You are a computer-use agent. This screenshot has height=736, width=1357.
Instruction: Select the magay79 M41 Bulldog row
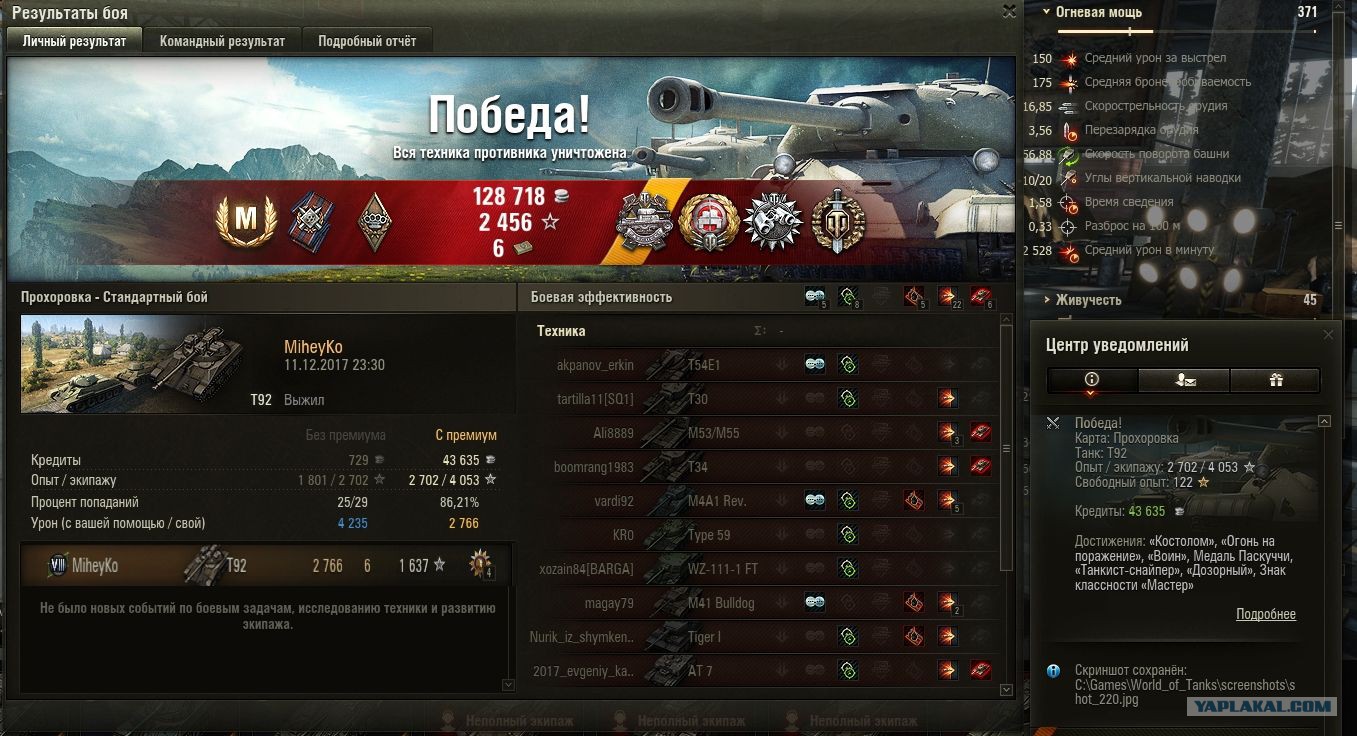(700, 603)
